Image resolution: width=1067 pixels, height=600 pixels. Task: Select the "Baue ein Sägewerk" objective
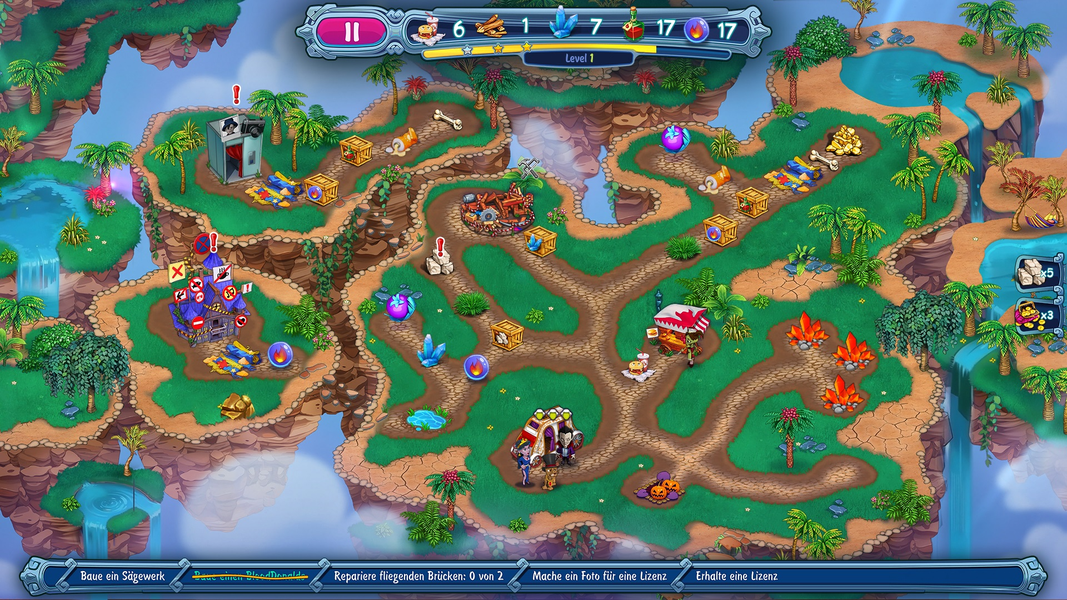[x=122, y=576]
